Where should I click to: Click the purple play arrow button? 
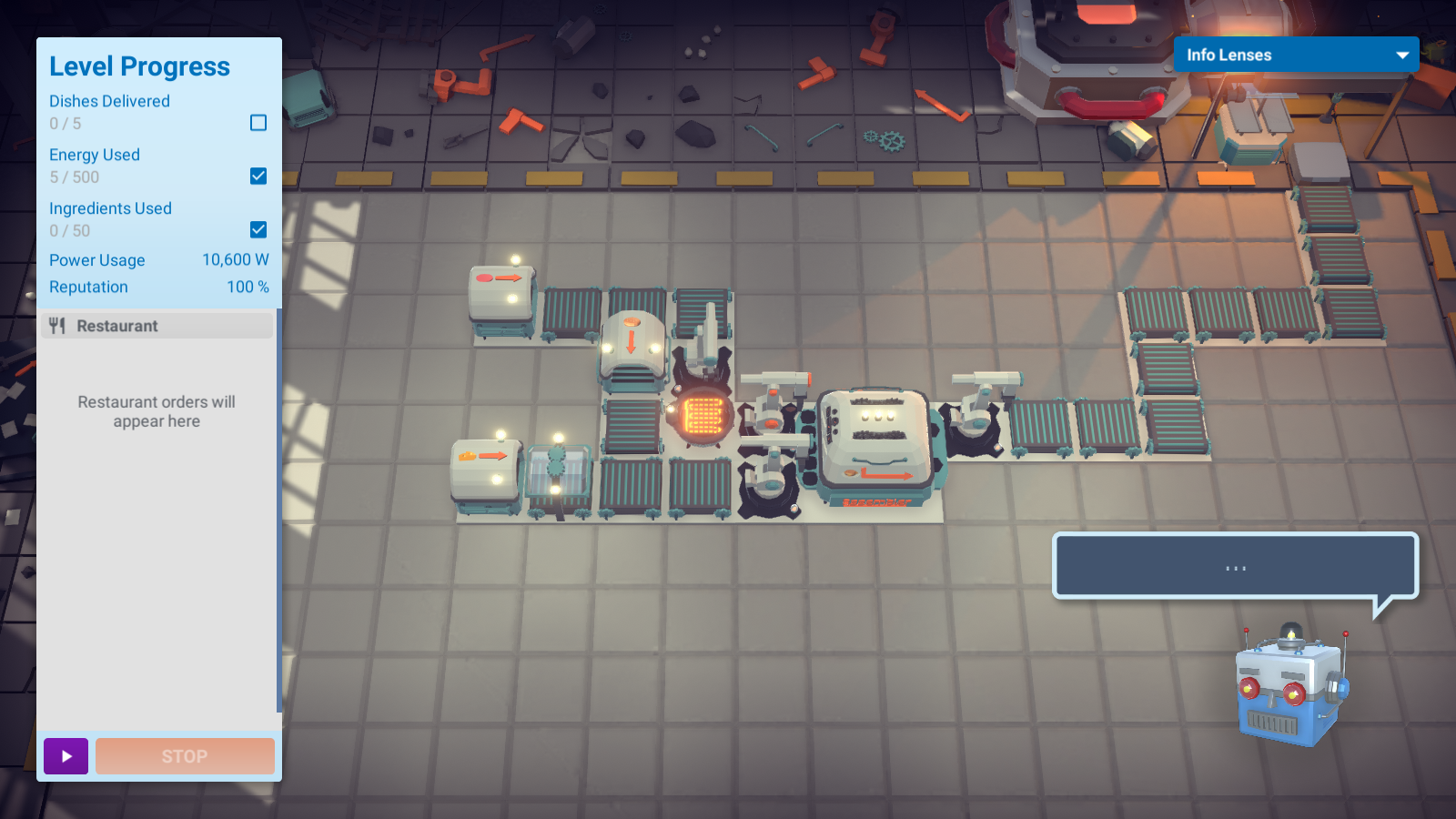tap(65, 756)
